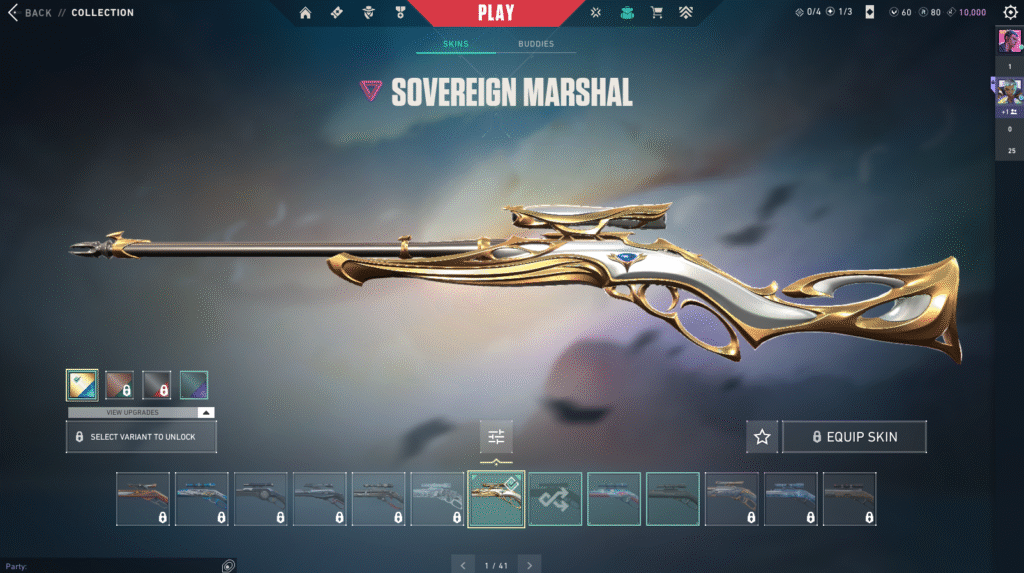Open the store cart icon
The image size is (1024, 573).
(657, 13)
